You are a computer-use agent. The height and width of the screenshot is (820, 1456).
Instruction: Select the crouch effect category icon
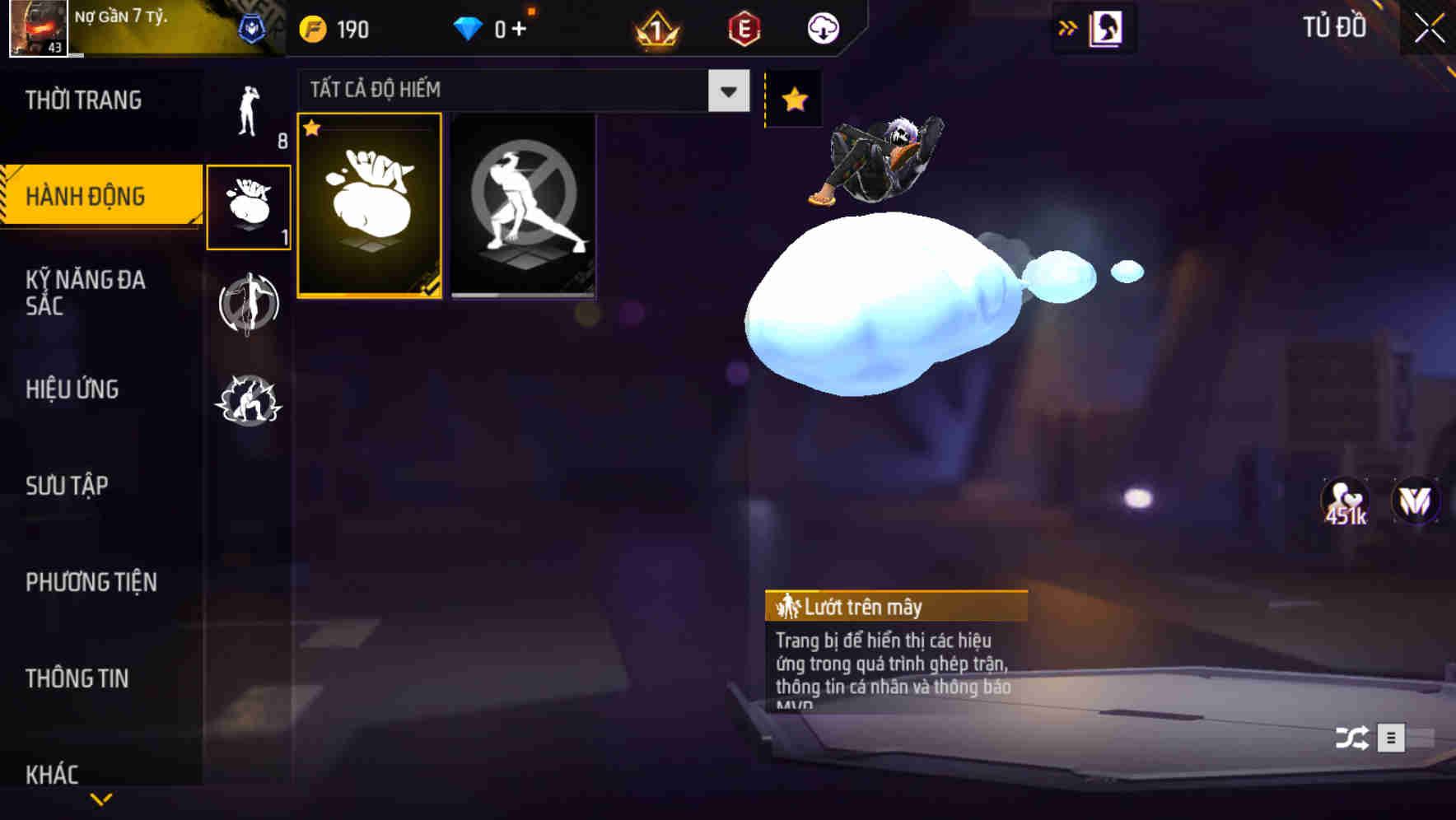pos(249,403)
